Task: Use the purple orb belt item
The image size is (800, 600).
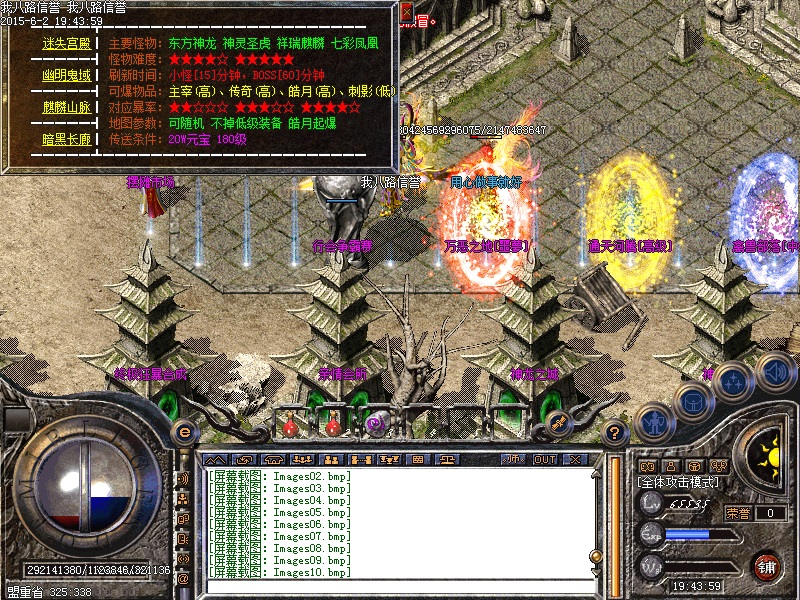Action: tap(377, 424)
